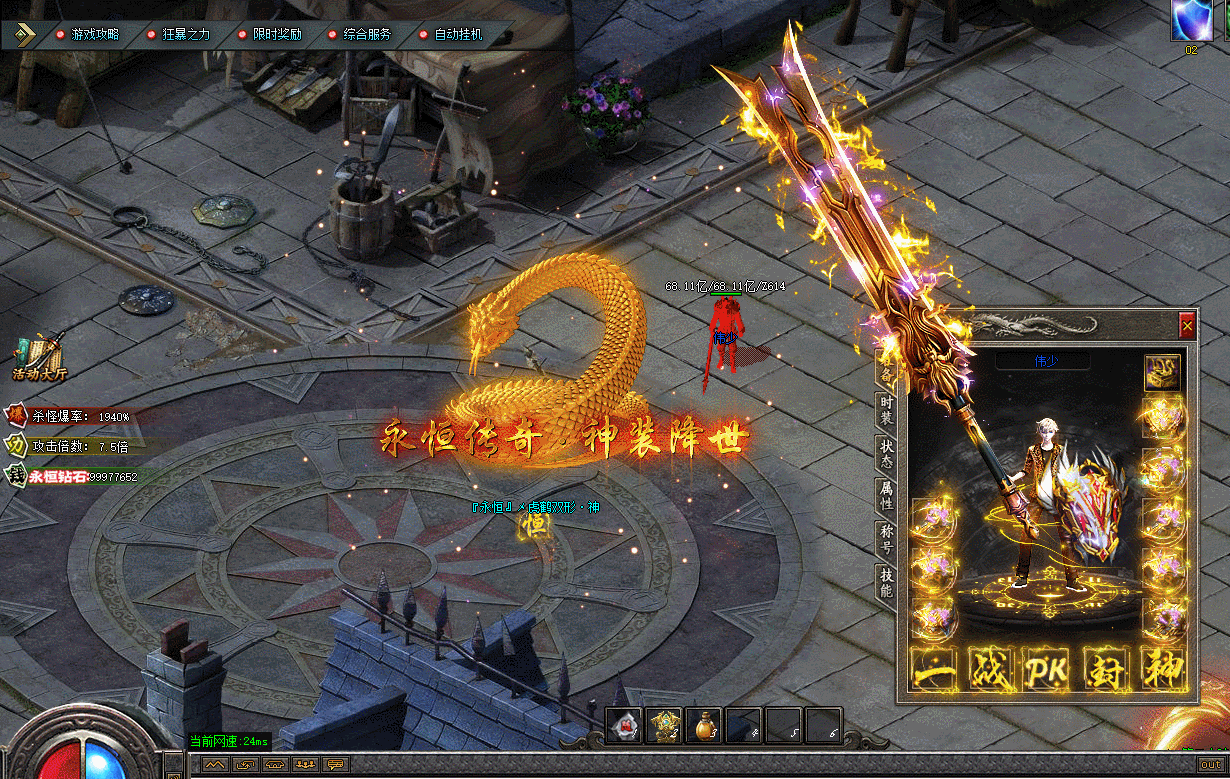Open the 活动大厅 activity hall icon
The width and height of the screenshot is (1230, 779).
(39, 358)
